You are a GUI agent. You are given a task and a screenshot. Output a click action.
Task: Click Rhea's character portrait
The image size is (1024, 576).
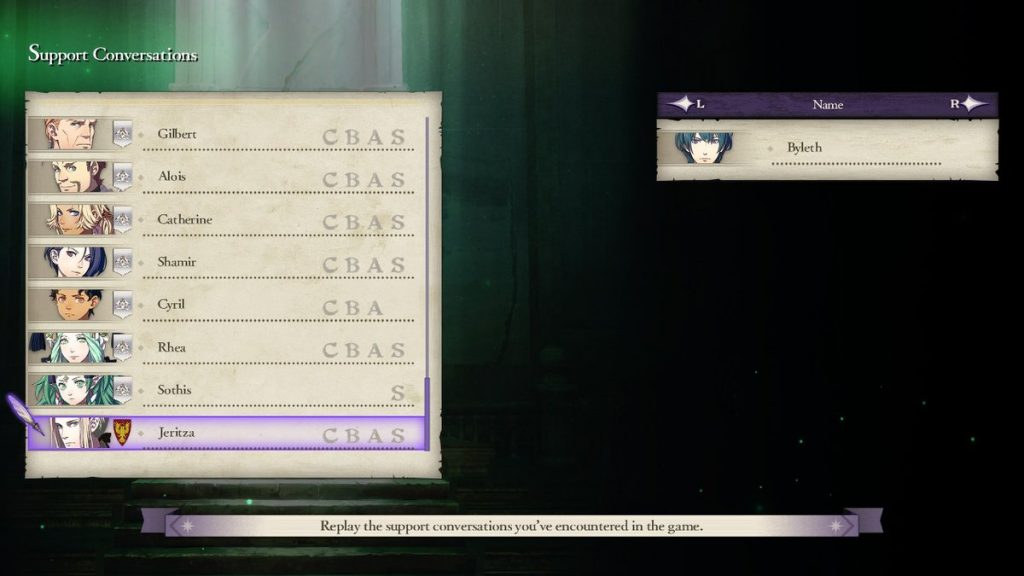point(72,348)
